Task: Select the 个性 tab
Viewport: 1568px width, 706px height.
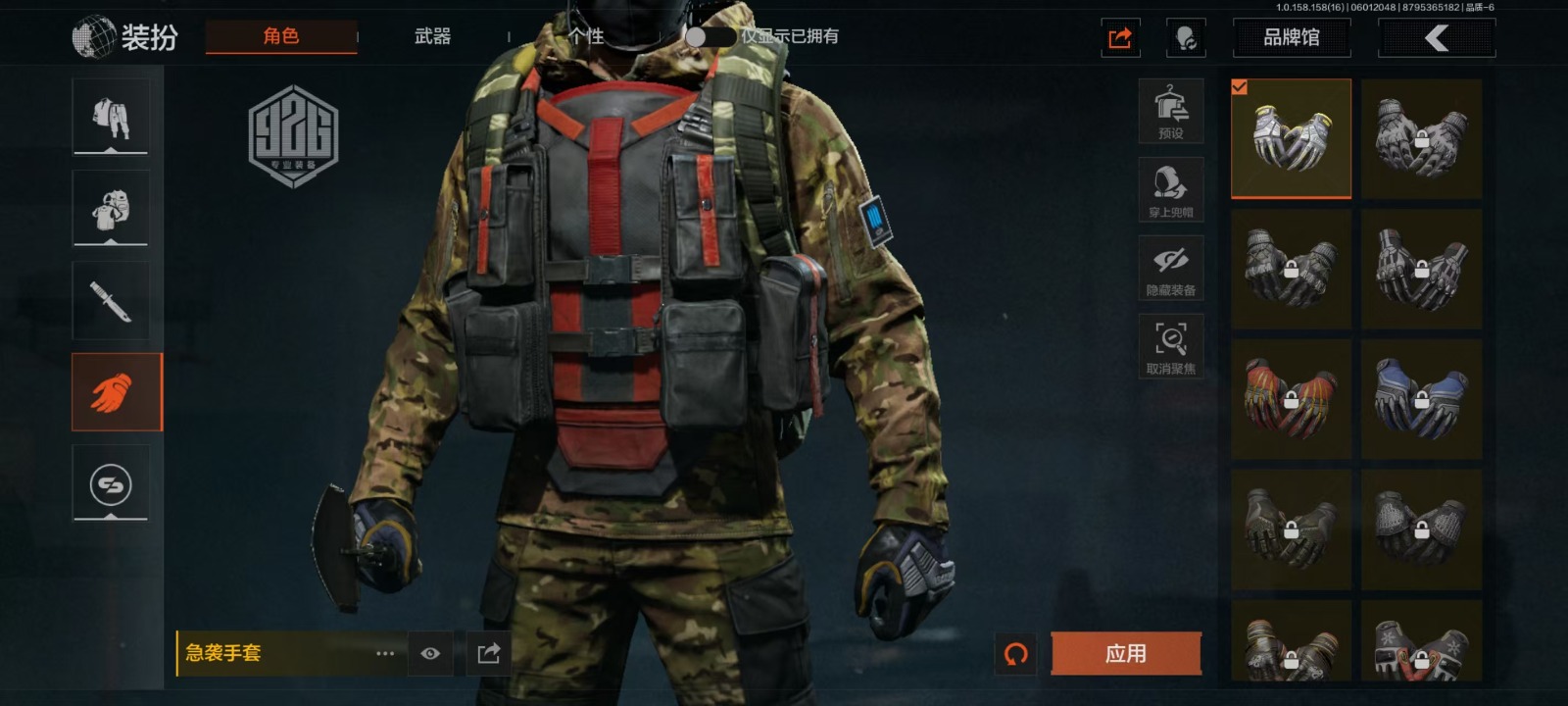Action: (x=586, y=36)
